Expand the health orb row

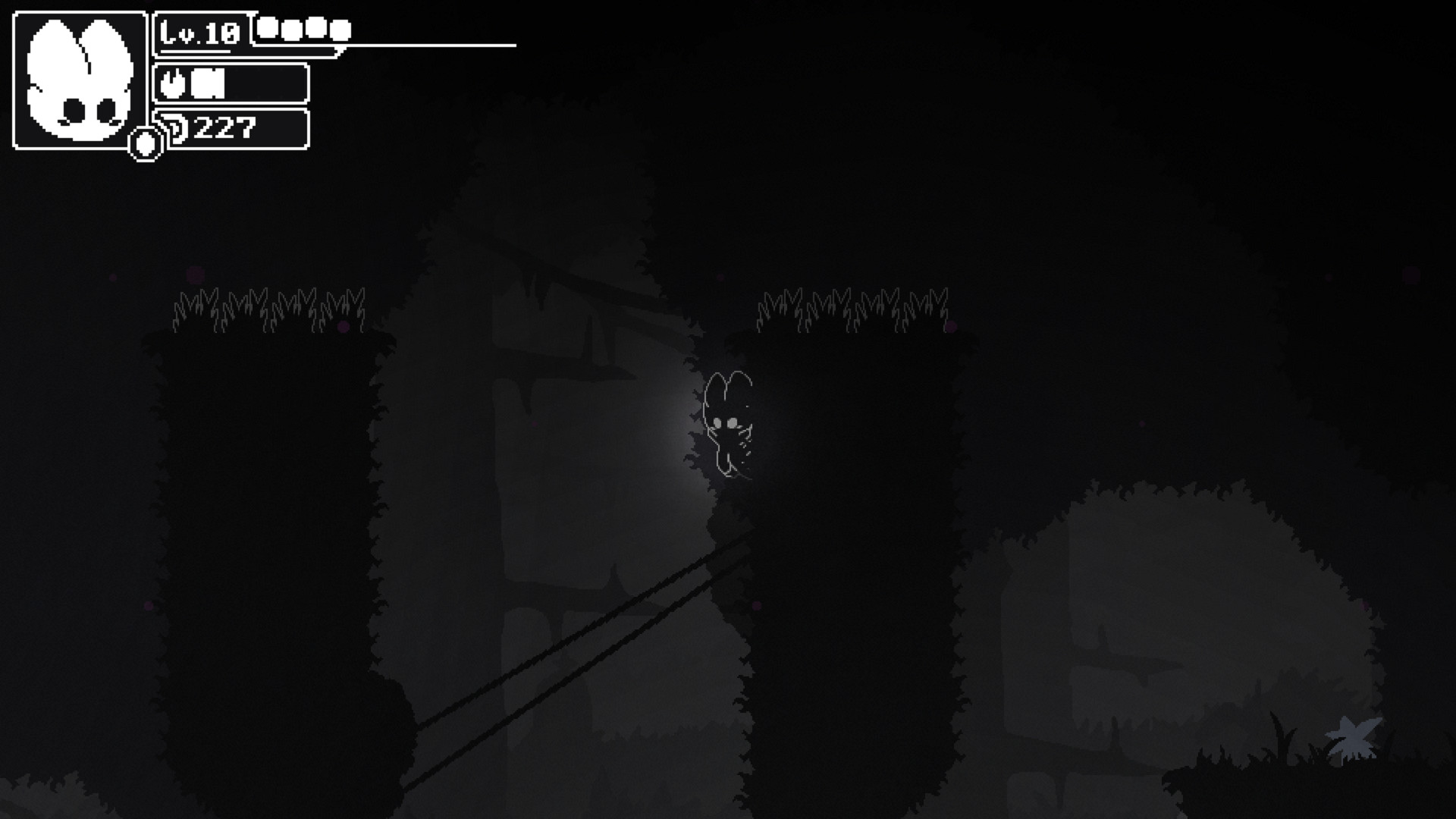(303, 29)
